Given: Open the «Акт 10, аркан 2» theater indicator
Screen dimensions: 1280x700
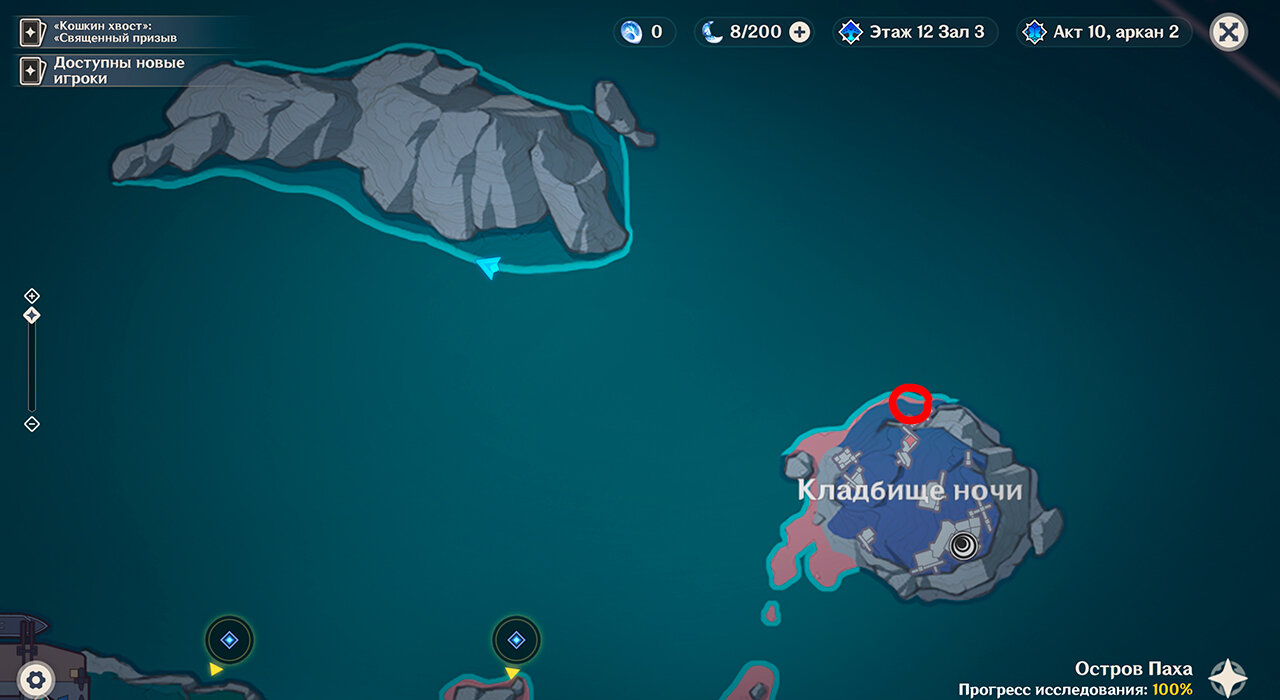Looking at the screenshot, I should [1103, 32].
